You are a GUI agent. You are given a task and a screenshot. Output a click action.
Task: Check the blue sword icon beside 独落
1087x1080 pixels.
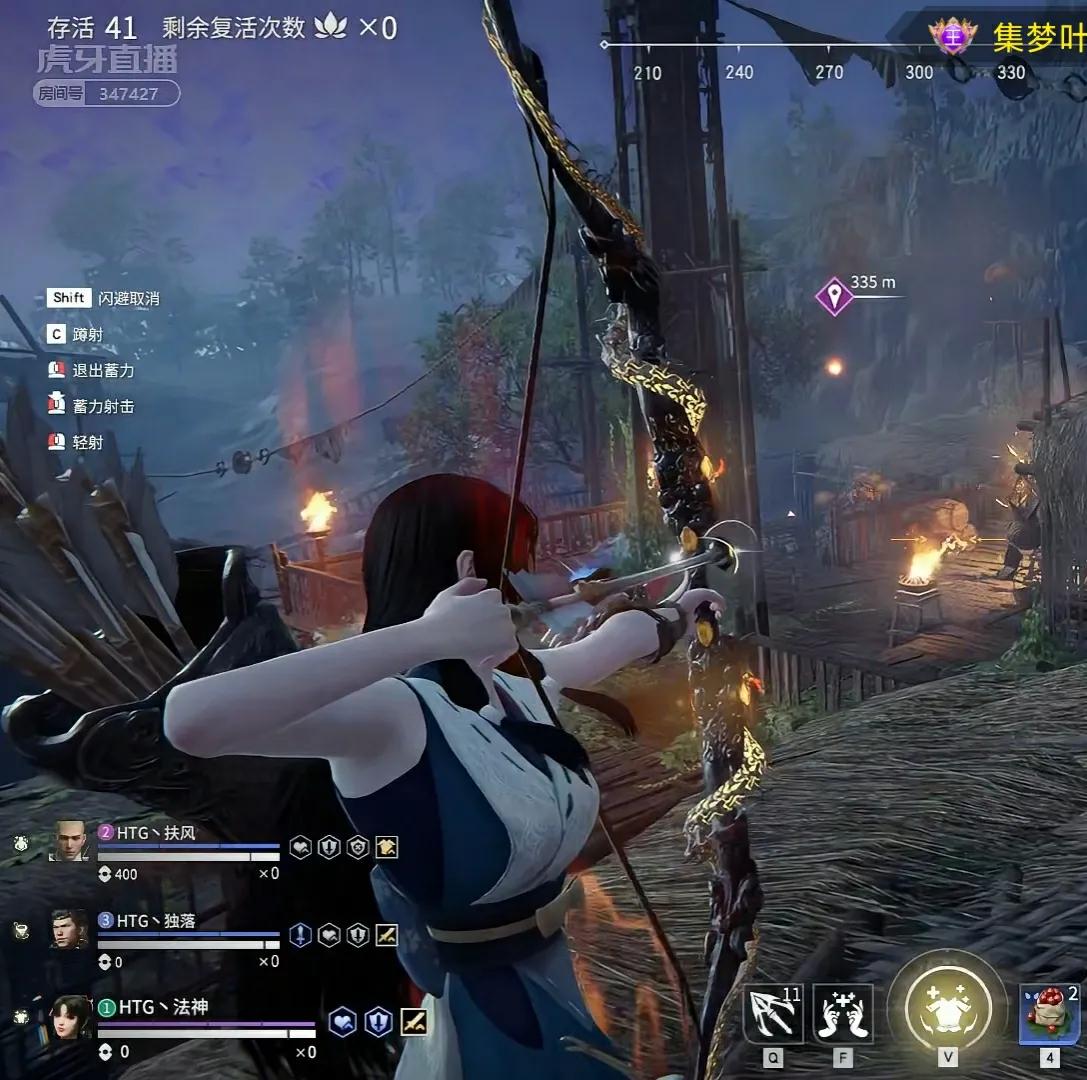click(300, 935)
